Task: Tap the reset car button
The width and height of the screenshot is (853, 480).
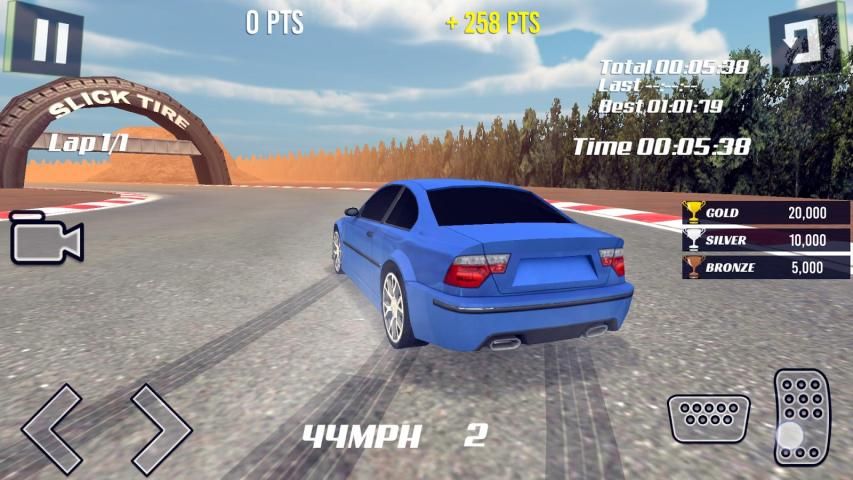Action: coord(808,40)
